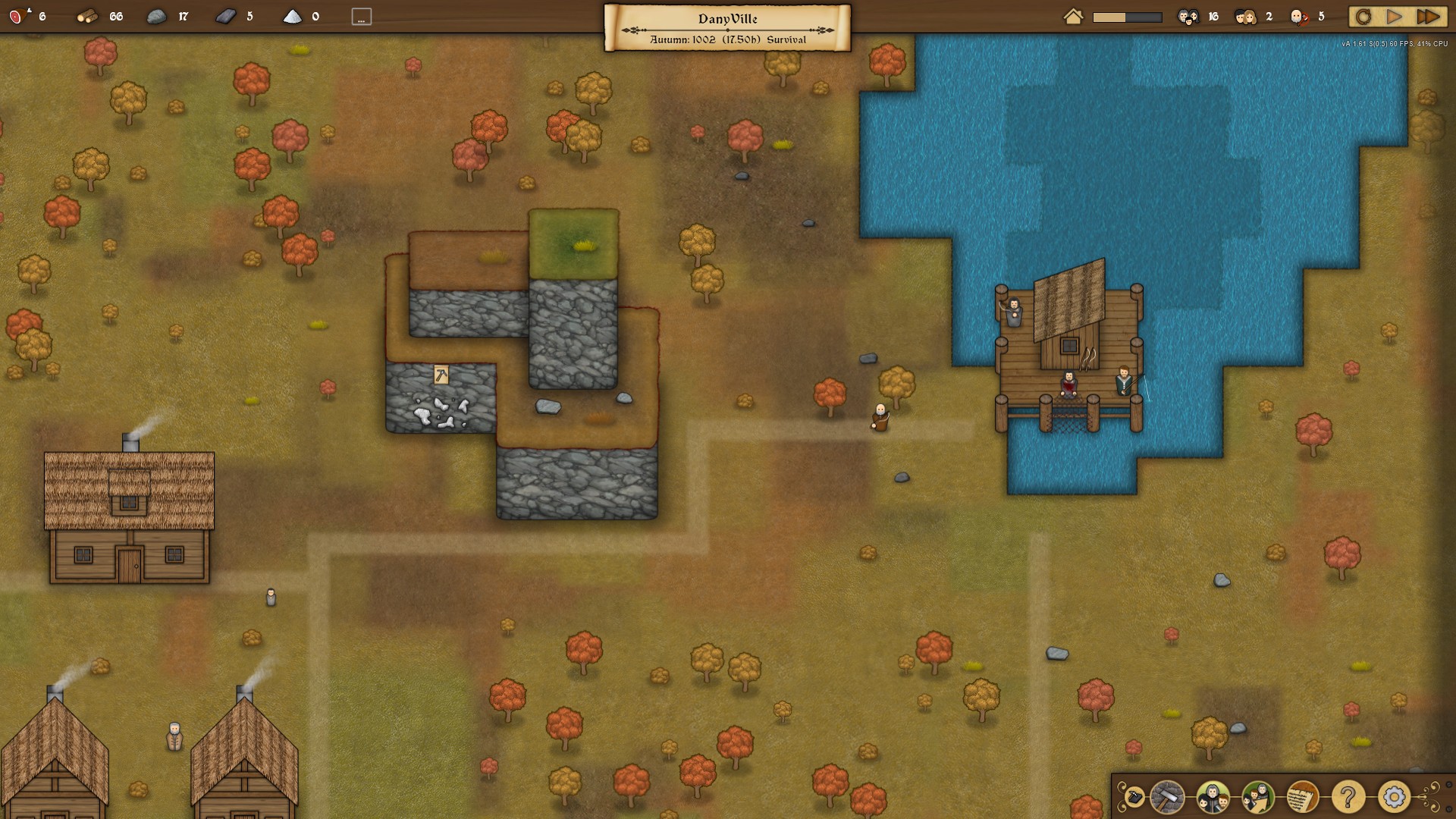Set game speed to fast forward
Screen dimensions: 1456x819
(x=1428, y=17)
